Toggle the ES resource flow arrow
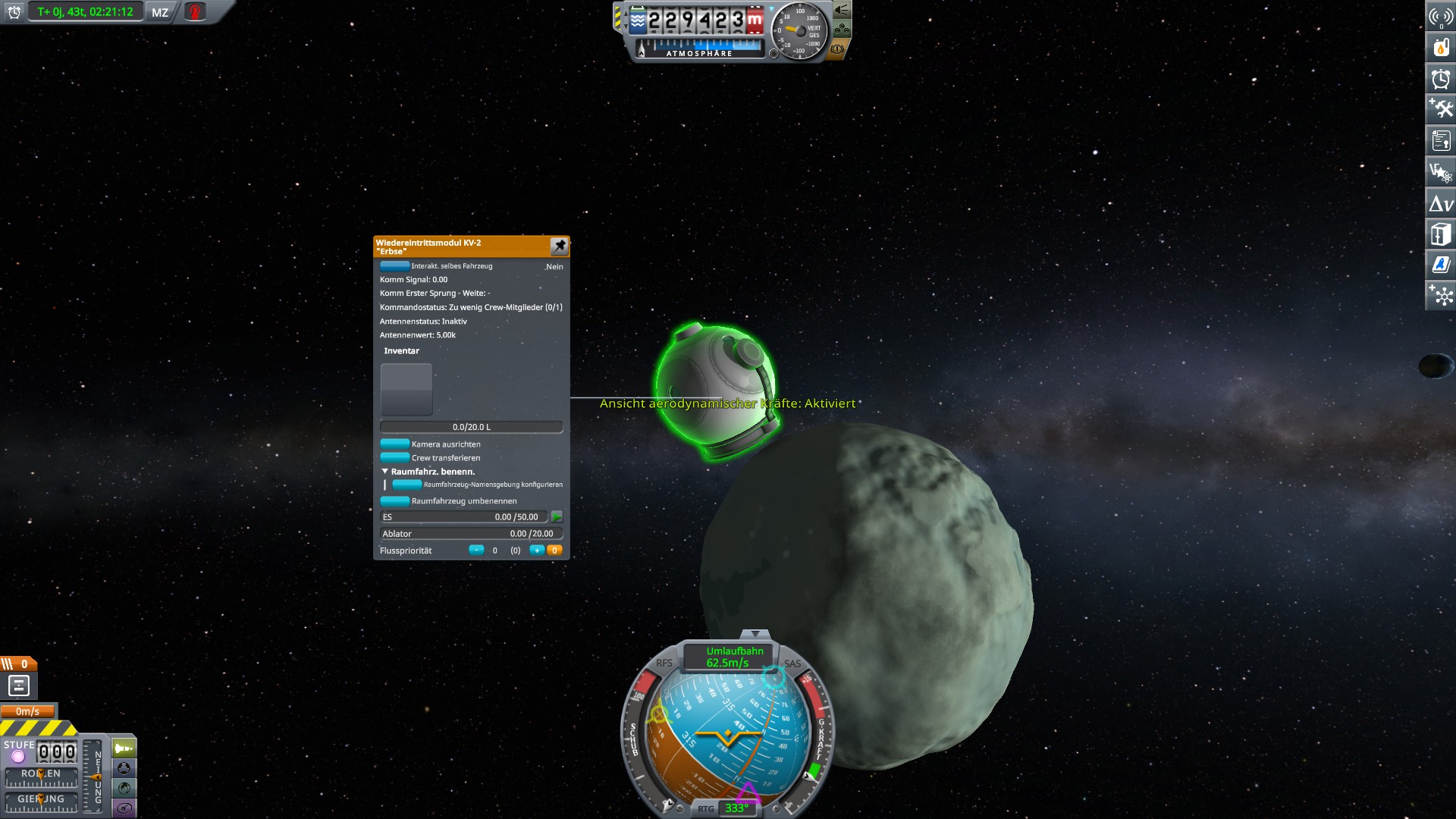This screenshot has height=819, width=1456. click(557, 516)
